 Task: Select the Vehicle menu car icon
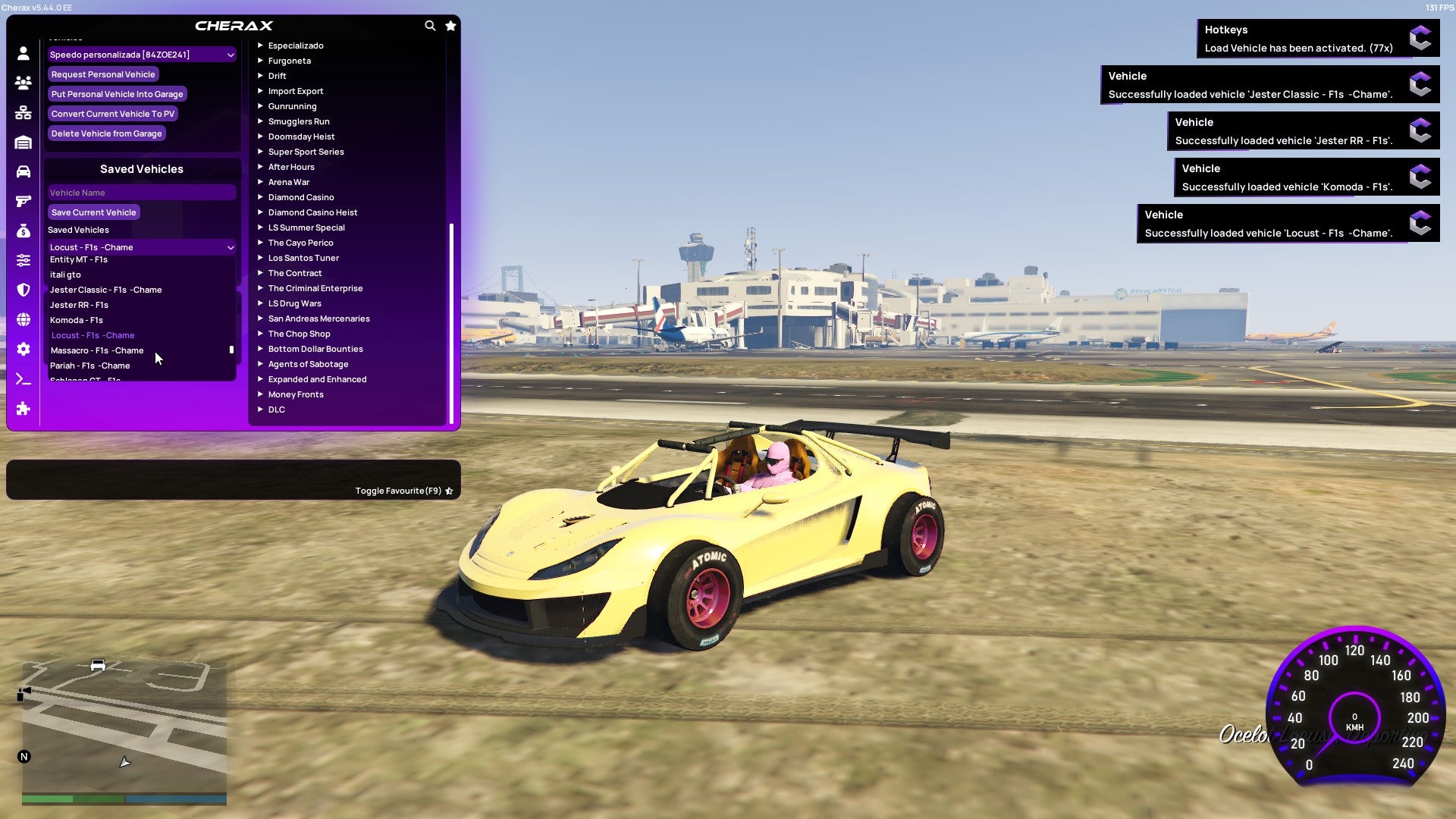tap(23, 171)
